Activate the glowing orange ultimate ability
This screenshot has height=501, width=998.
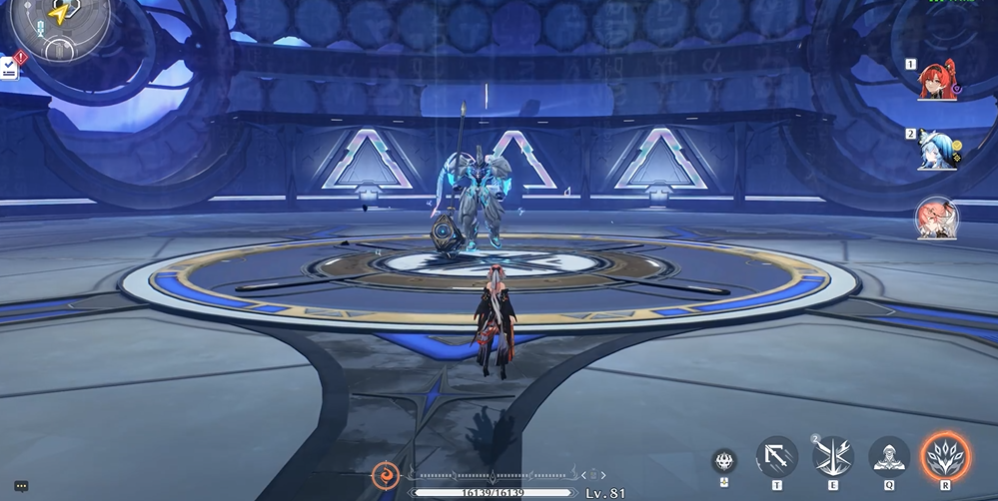pyautogui.click(x=945, y=458)
